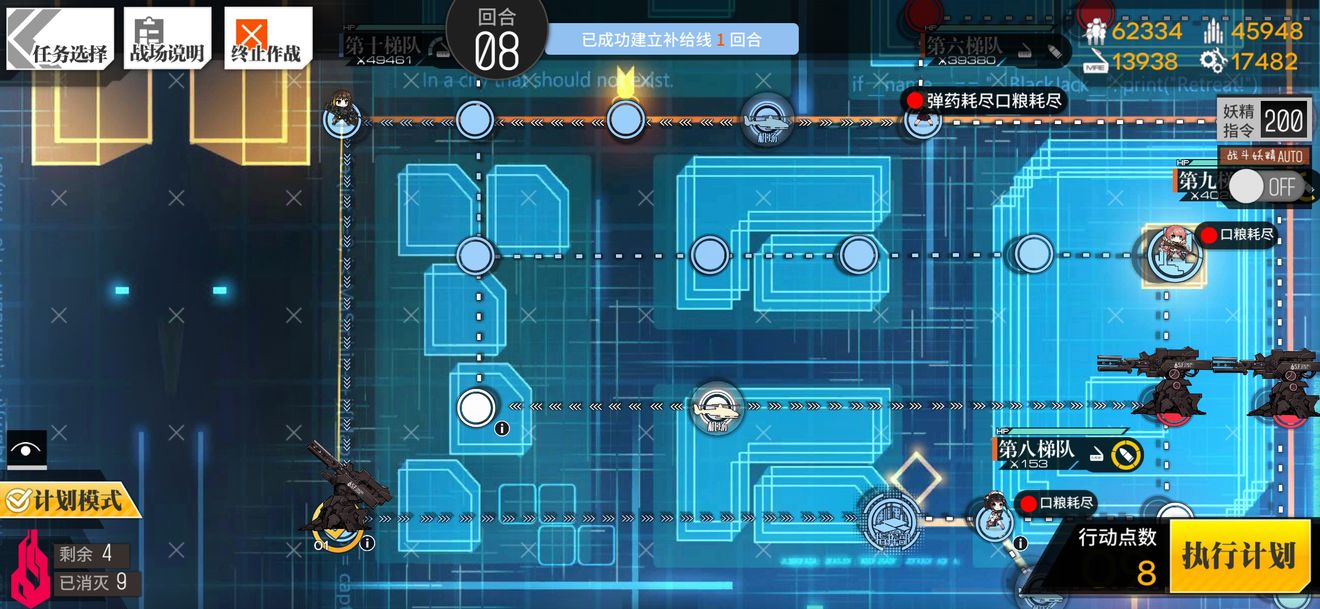Select the 第九梯队 pink-haired echelon

tap(1168, 251)
